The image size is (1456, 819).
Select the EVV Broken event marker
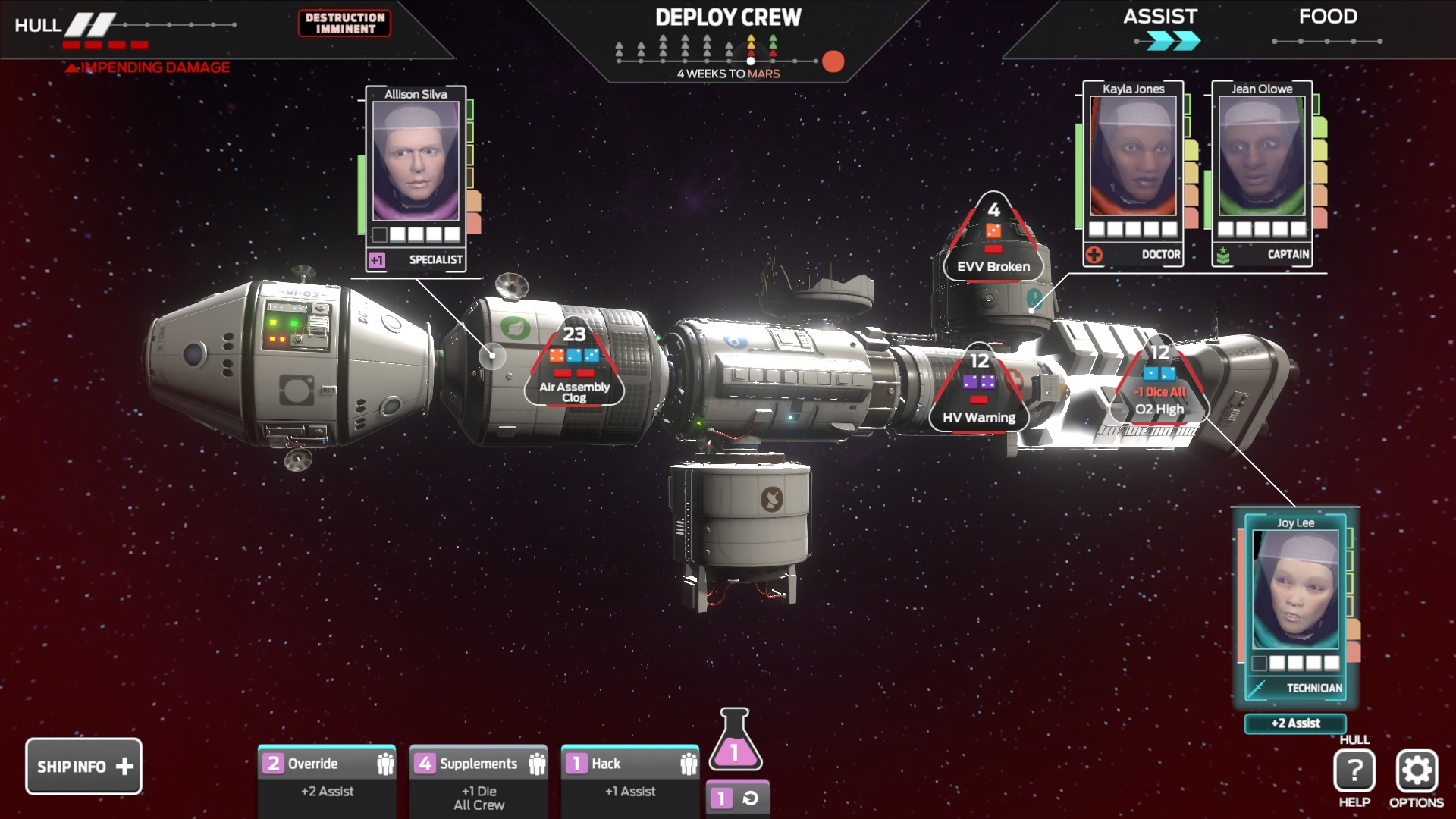point(993,241)
